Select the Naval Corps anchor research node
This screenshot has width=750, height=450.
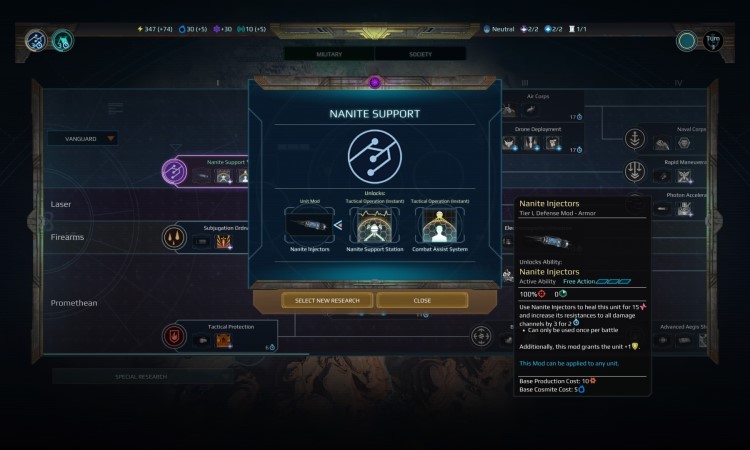(634, 139)
